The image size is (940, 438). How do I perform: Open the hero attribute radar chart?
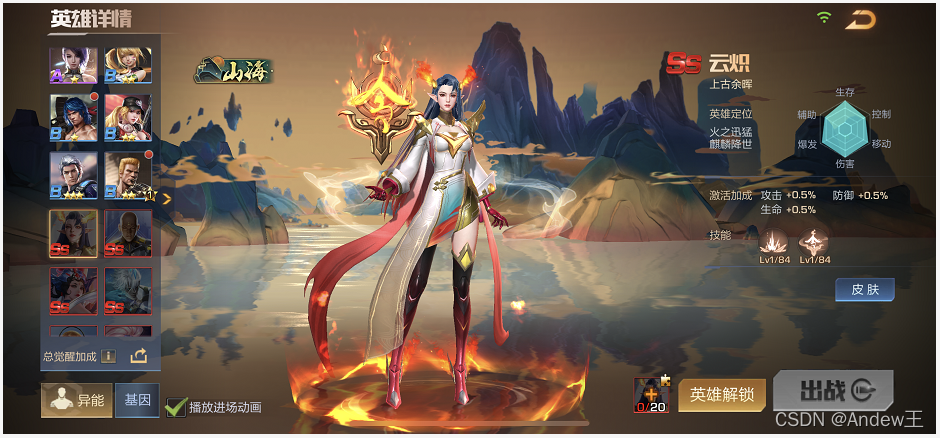tap(843, 129)
